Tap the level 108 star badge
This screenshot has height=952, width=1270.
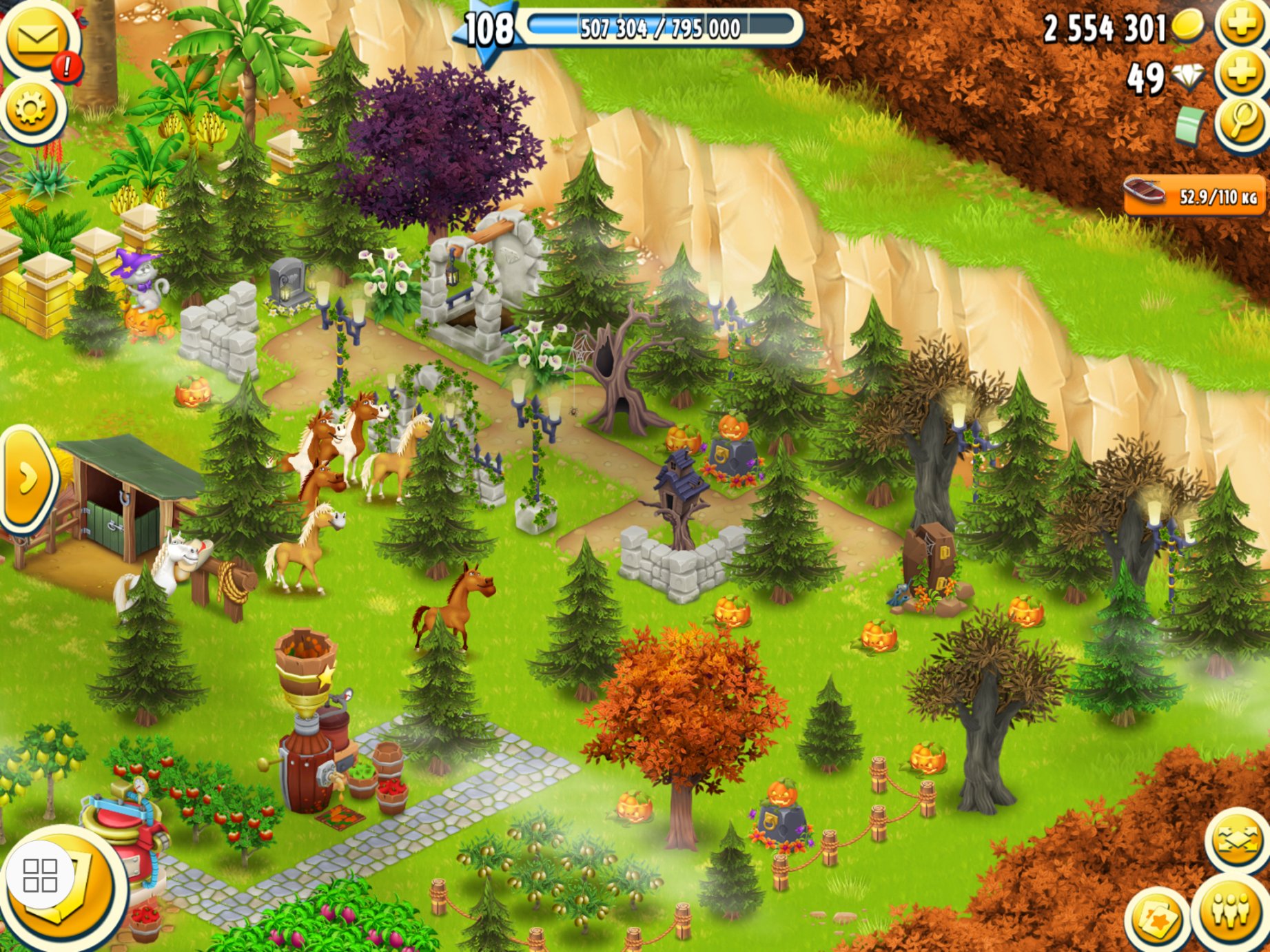tap(488, 29)
